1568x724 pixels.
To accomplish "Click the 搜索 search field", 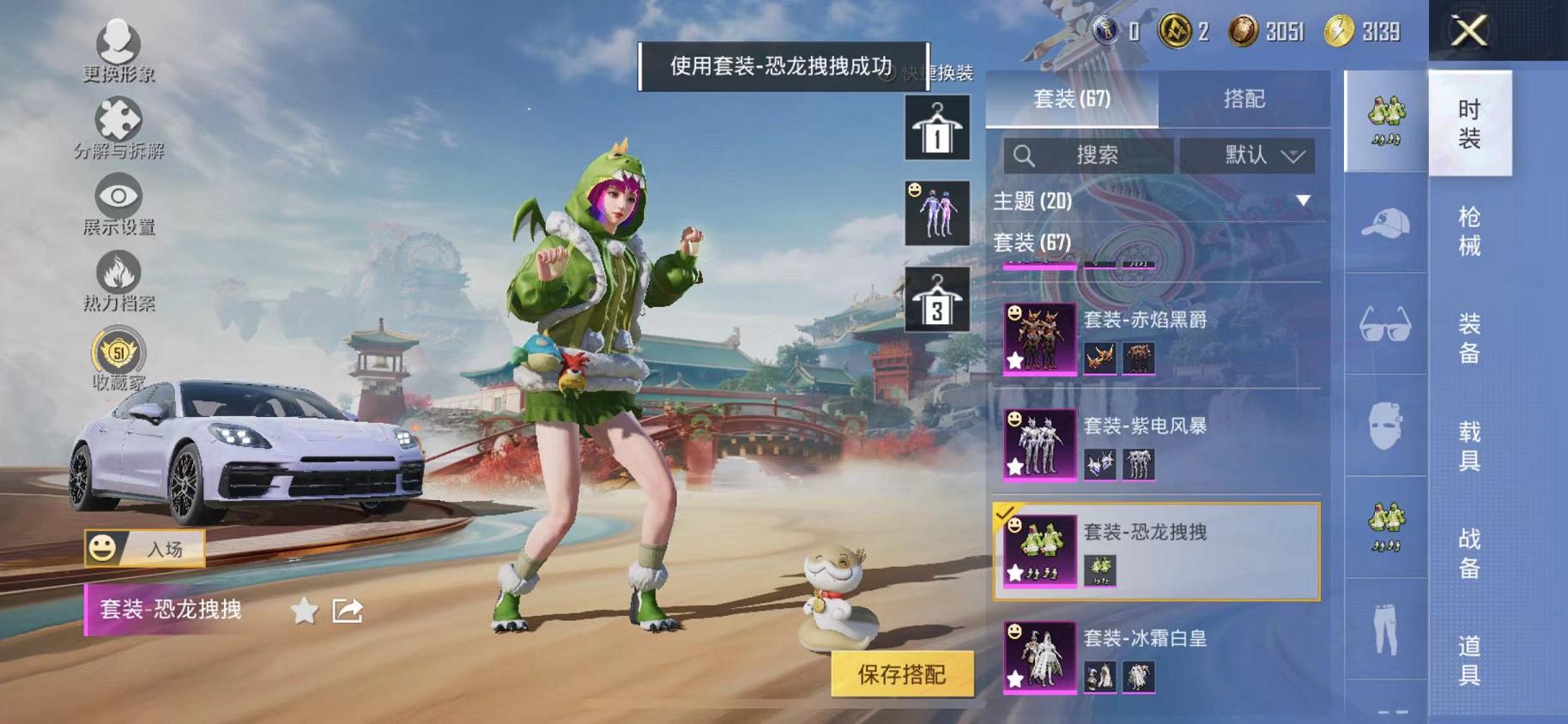I will click(x=1090, y=155).
